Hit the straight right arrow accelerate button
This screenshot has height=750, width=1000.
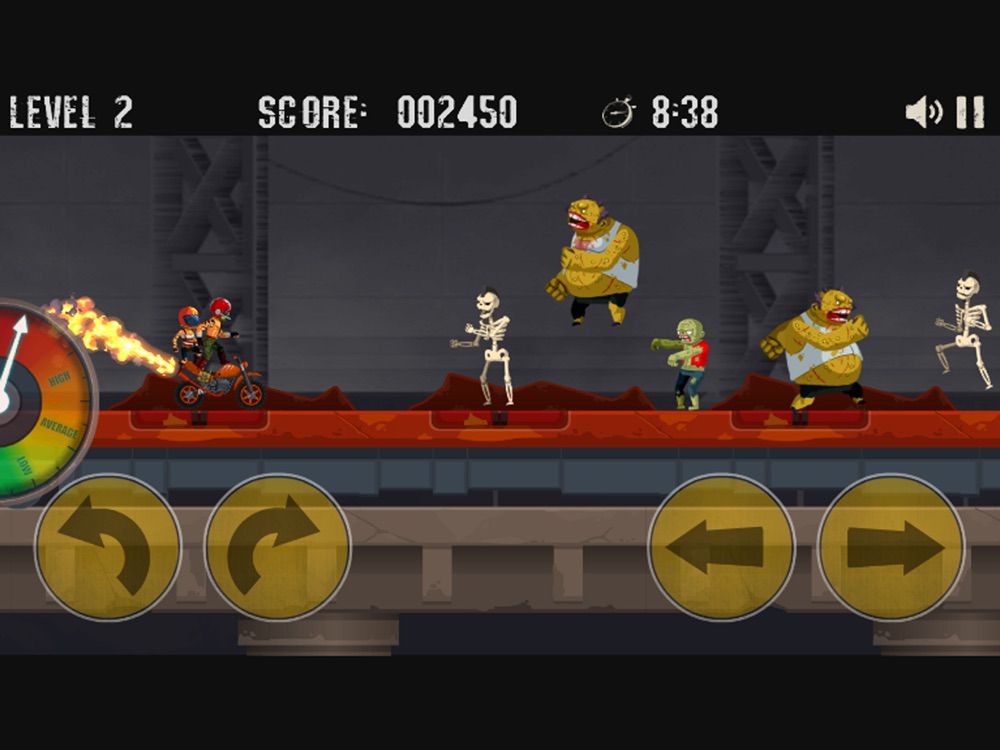pos(891,547)
